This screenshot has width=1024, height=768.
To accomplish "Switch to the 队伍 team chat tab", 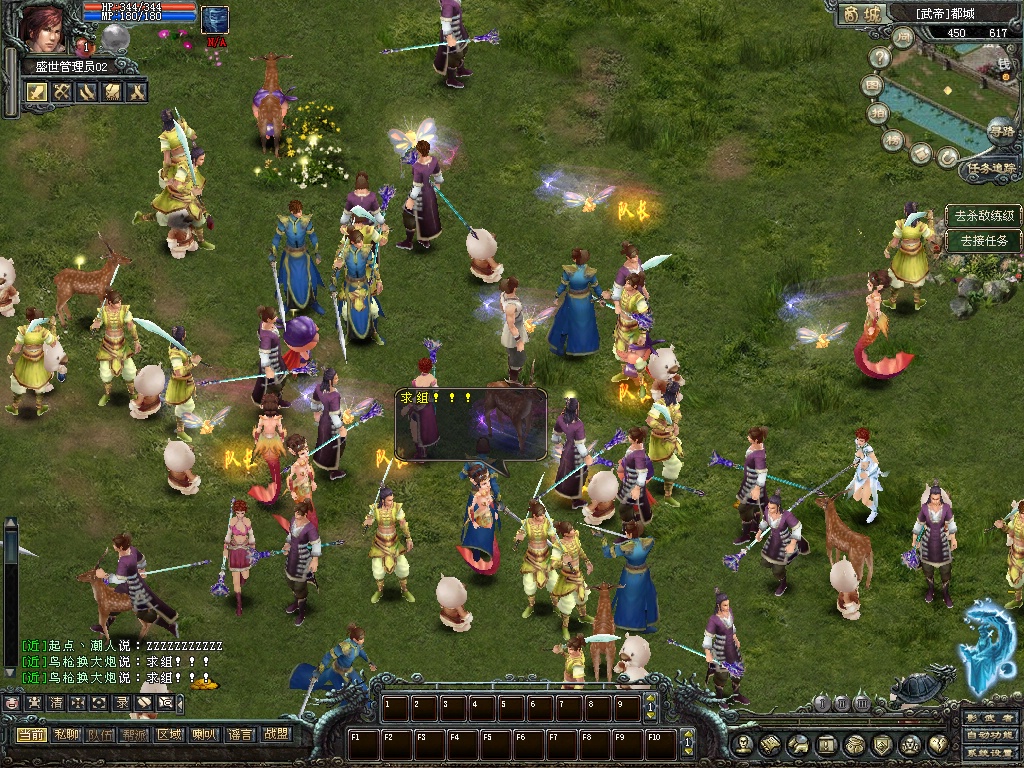I will pos(98,735).
